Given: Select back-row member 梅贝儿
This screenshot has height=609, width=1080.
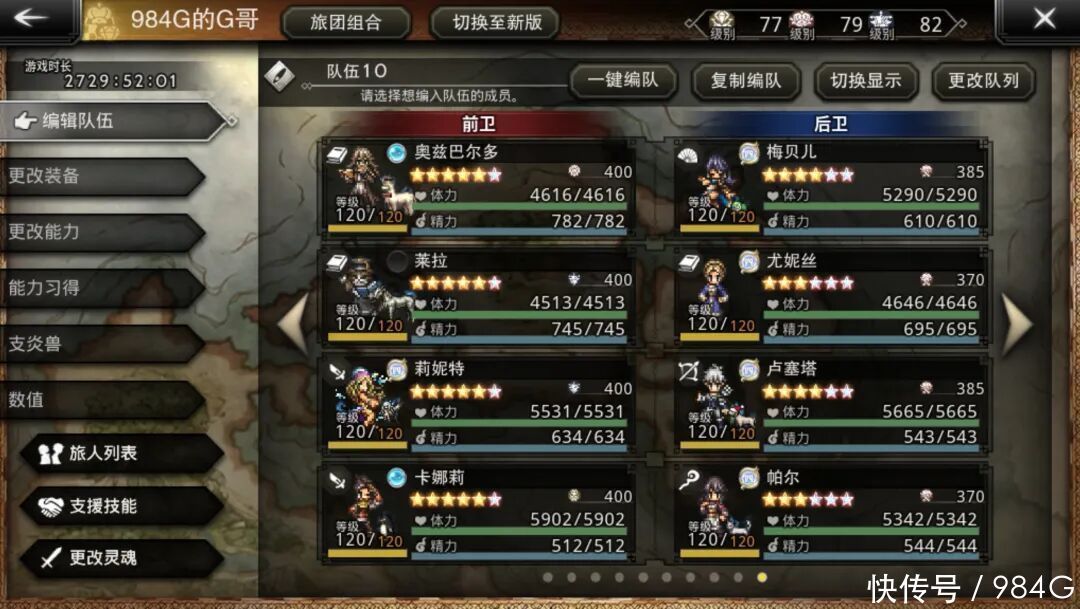Looking at the screenshot, I should tap(832, 187).
